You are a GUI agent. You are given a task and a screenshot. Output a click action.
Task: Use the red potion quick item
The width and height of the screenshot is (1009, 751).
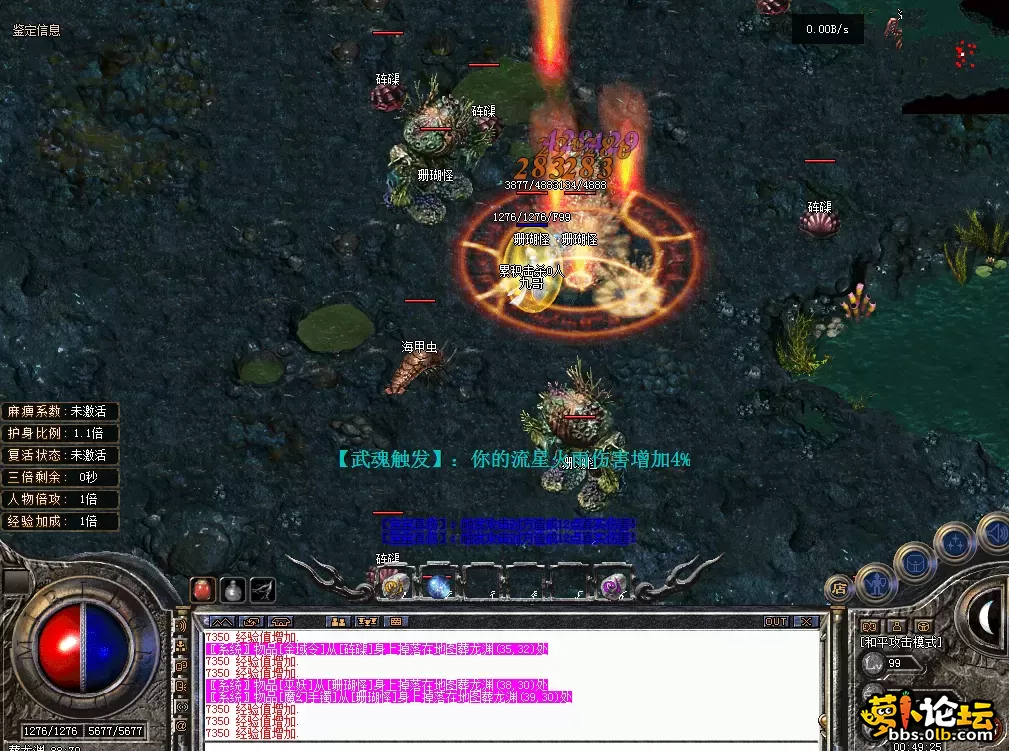[203, 589]
